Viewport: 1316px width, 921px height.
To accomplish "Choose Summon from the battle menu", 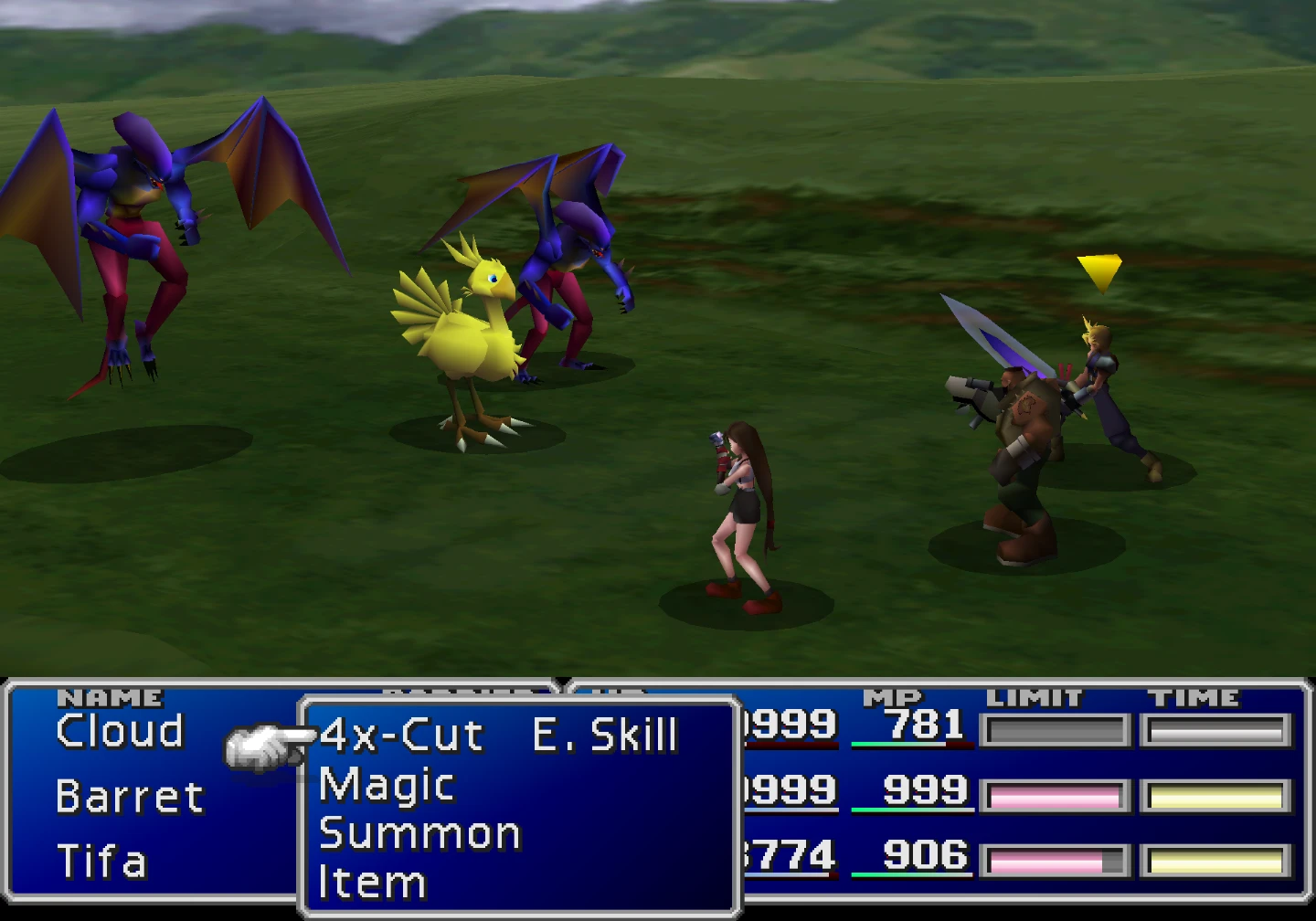I will coord(419,833).
